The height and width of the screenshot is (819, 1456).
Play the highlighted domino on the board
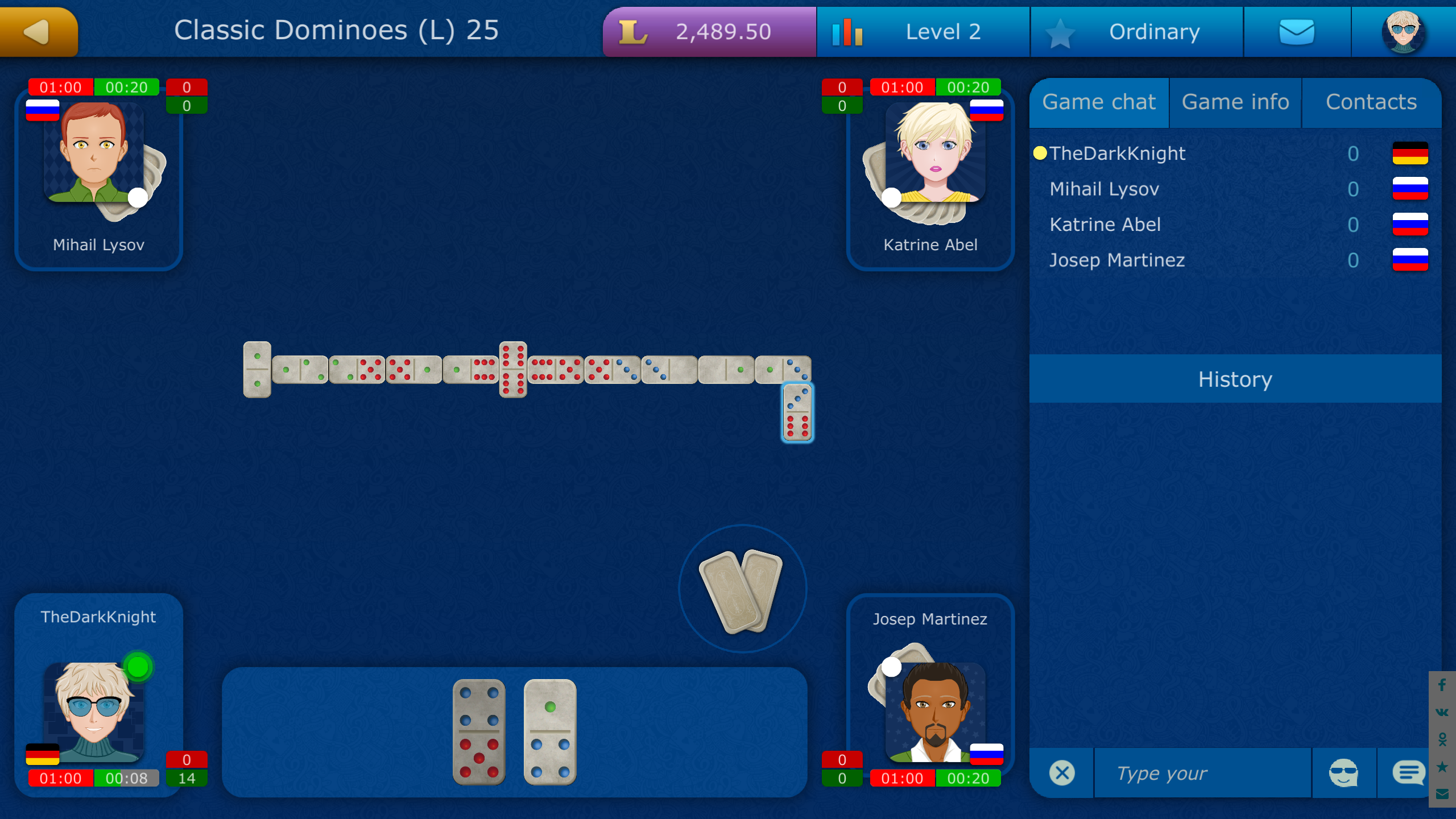(x=796, y=412)
